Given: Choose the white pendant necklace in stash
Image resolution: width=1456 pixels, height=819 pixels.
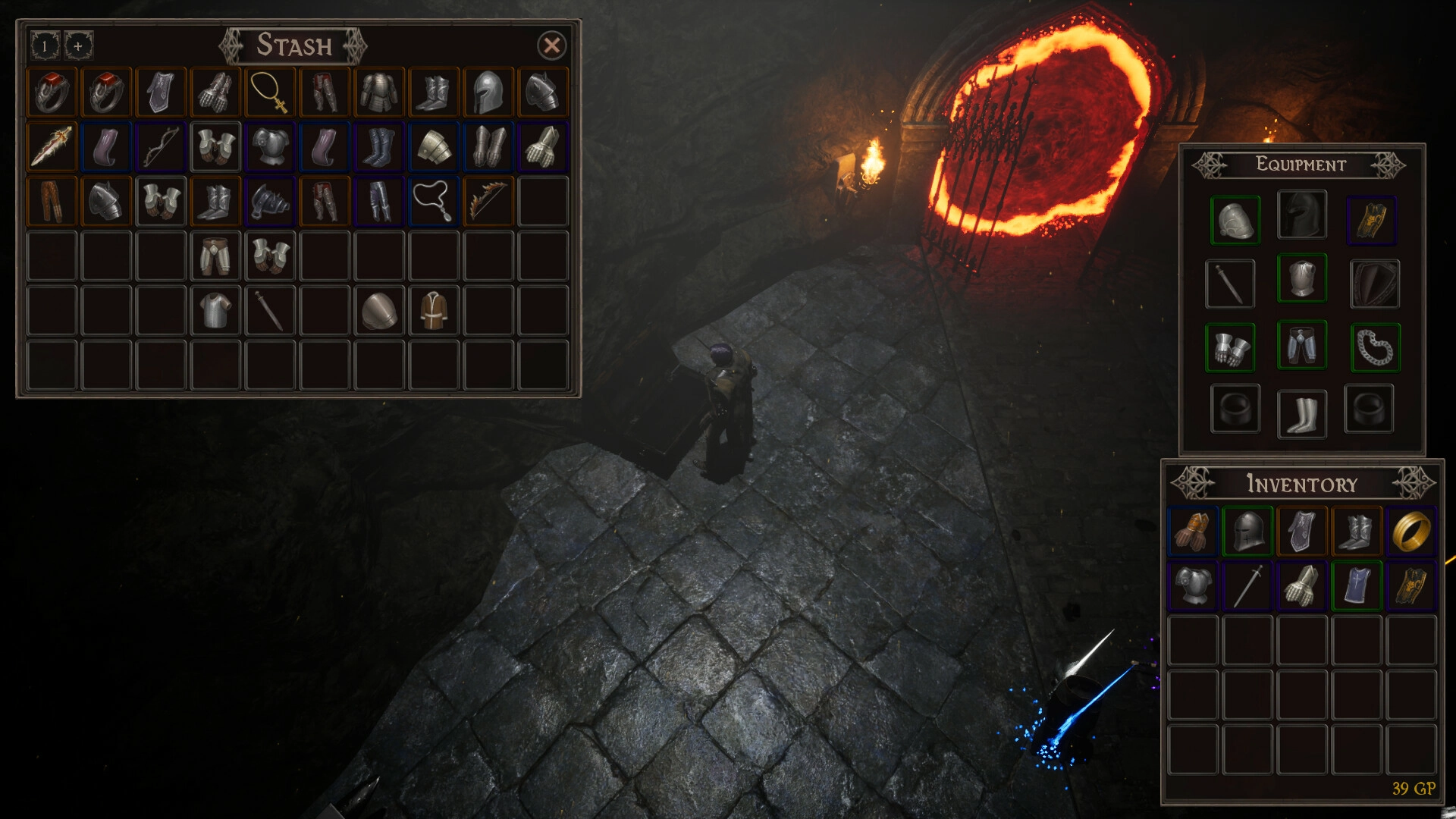Looking at the screenshot, I should [434, 201].
